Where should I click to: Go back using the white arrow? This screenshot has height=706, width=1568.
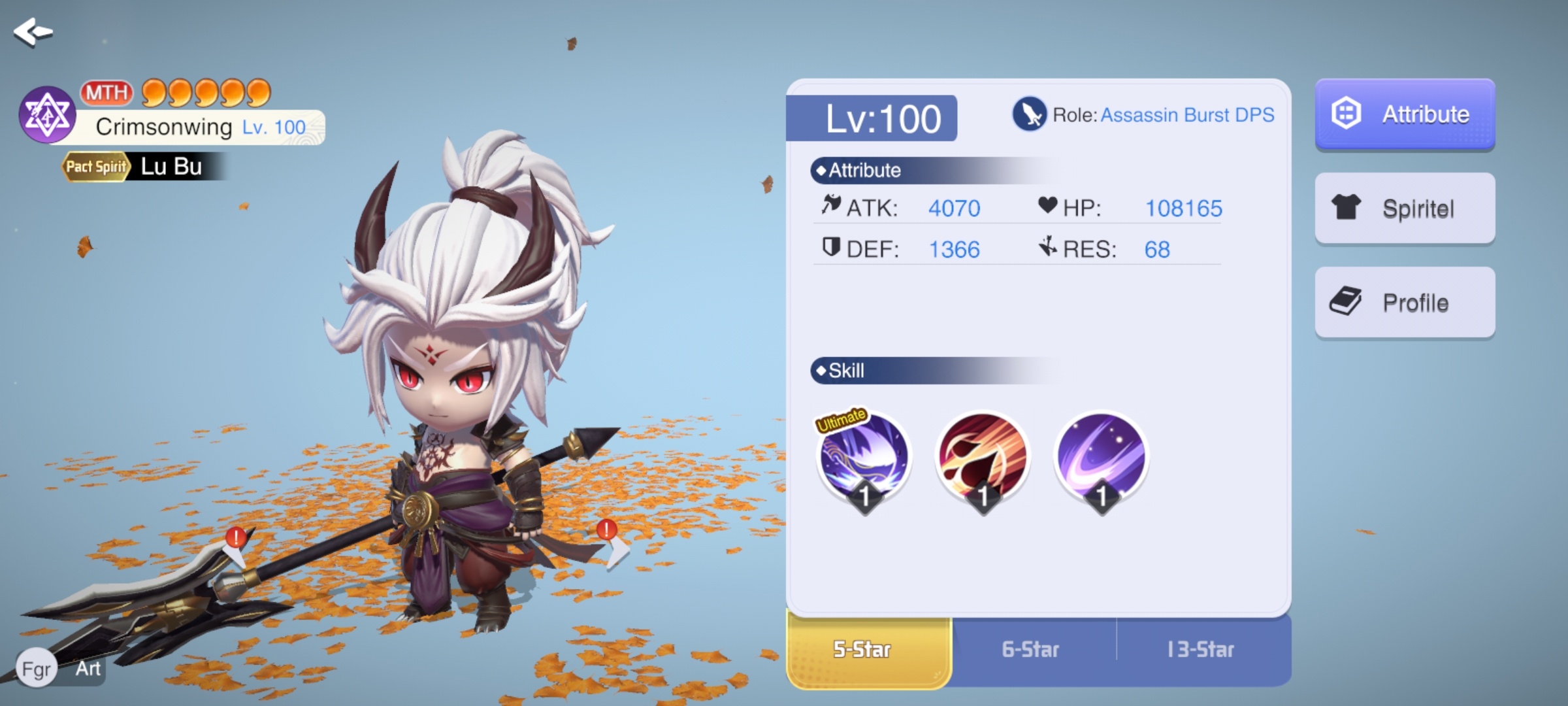(x=33, y=31)
